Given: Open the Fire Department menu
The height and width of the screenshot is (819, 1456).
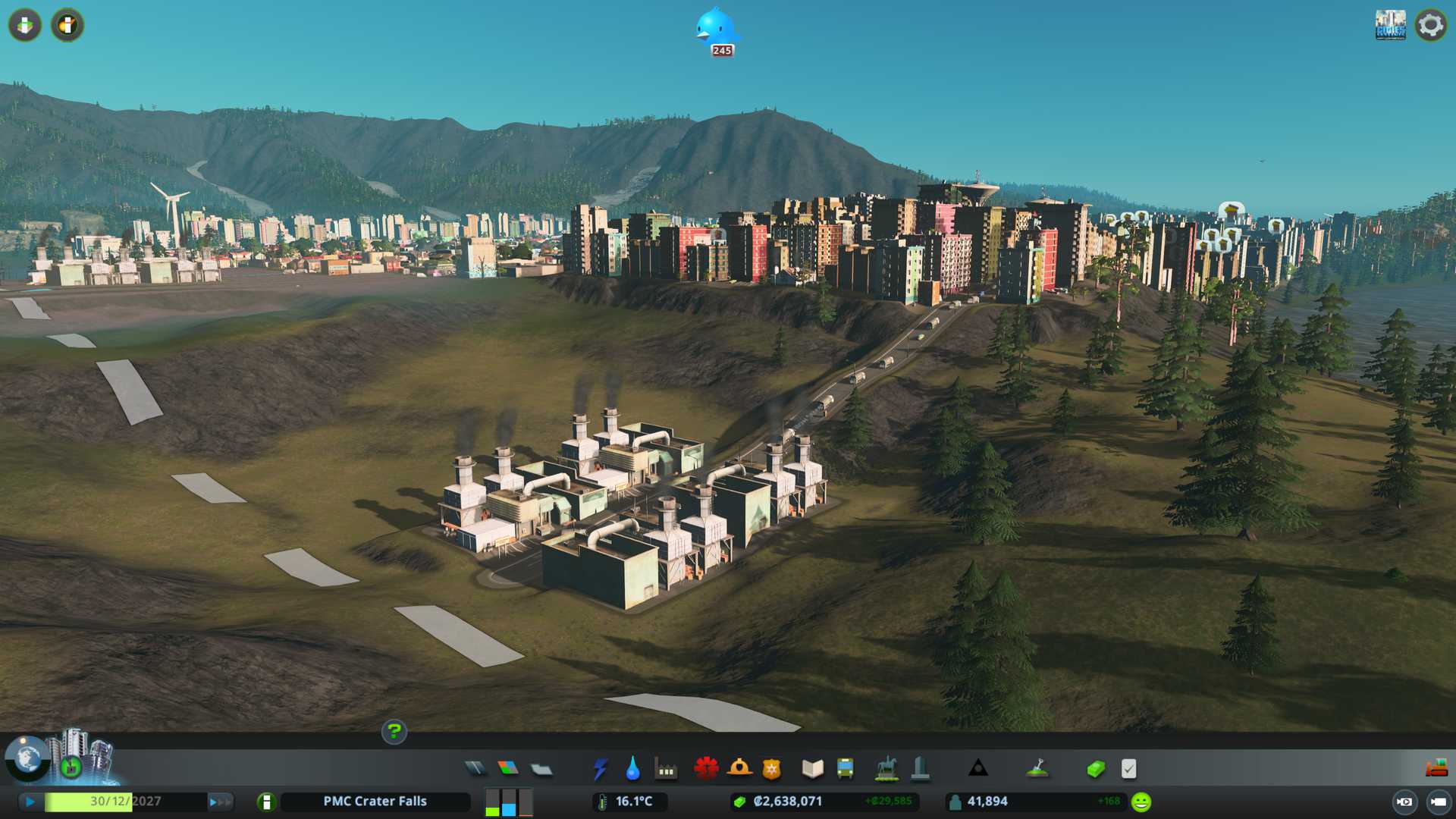Looking at the screenshot, I should pos(739,769).
